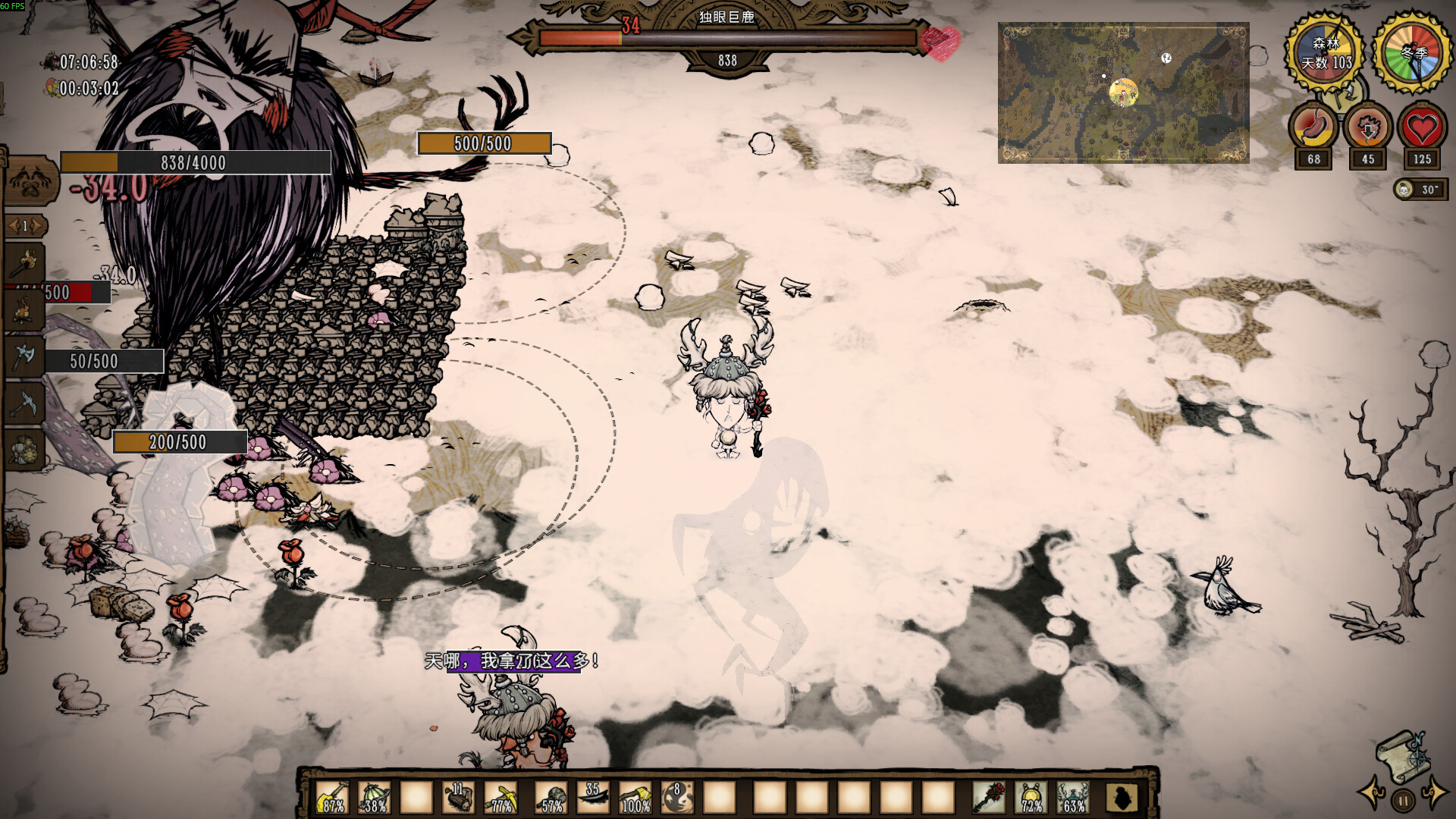The width and height of the screenshot is (1456, 819).
Task: Click the day clock showing day 103
Action: pyautogui.click(x=1325, y=52)
